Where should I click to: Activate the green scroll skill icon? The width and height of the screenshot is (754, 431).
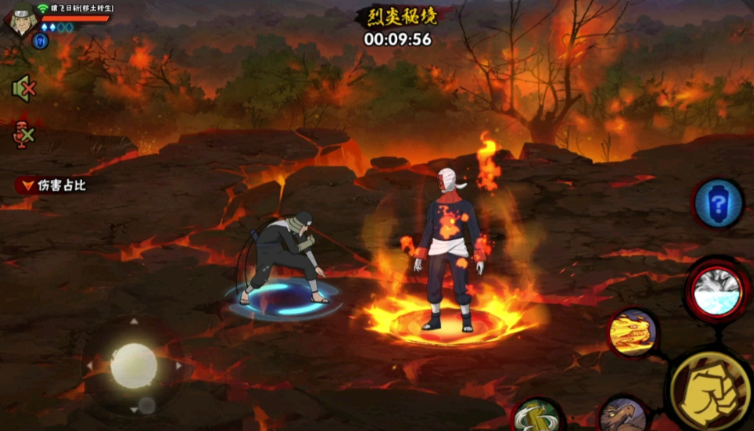tap(537, 417)
